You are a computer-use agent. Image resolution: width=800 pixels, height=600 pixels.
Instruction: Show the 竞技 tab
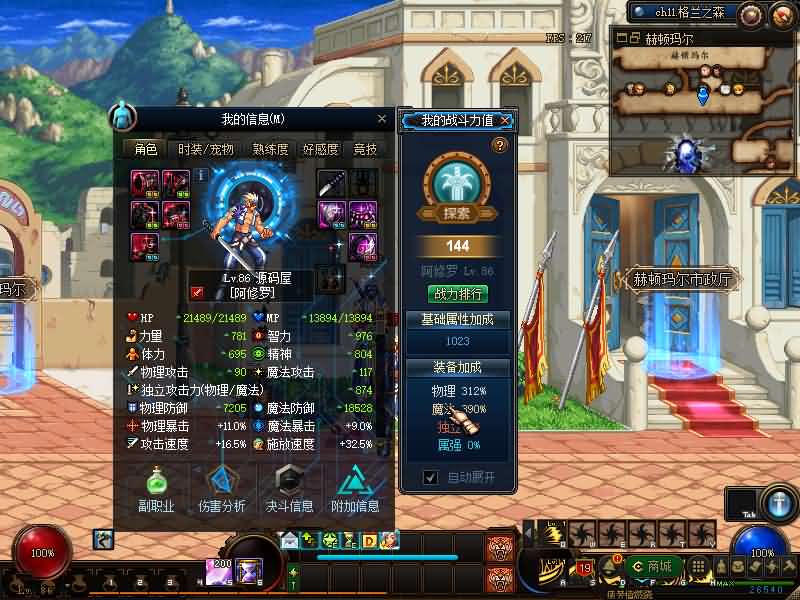pos(366,150)
